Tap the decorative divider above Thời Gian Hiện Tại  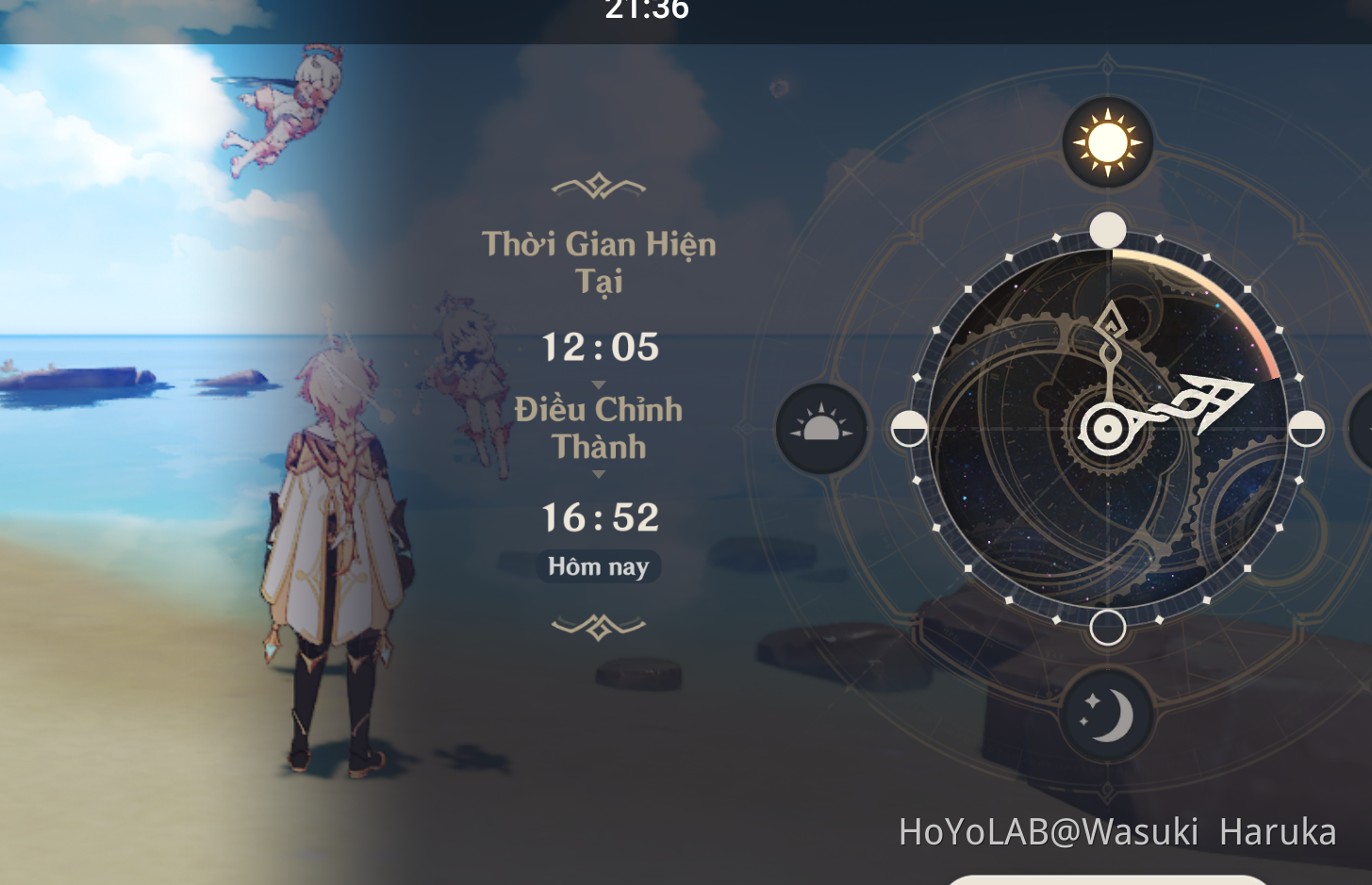598,187
